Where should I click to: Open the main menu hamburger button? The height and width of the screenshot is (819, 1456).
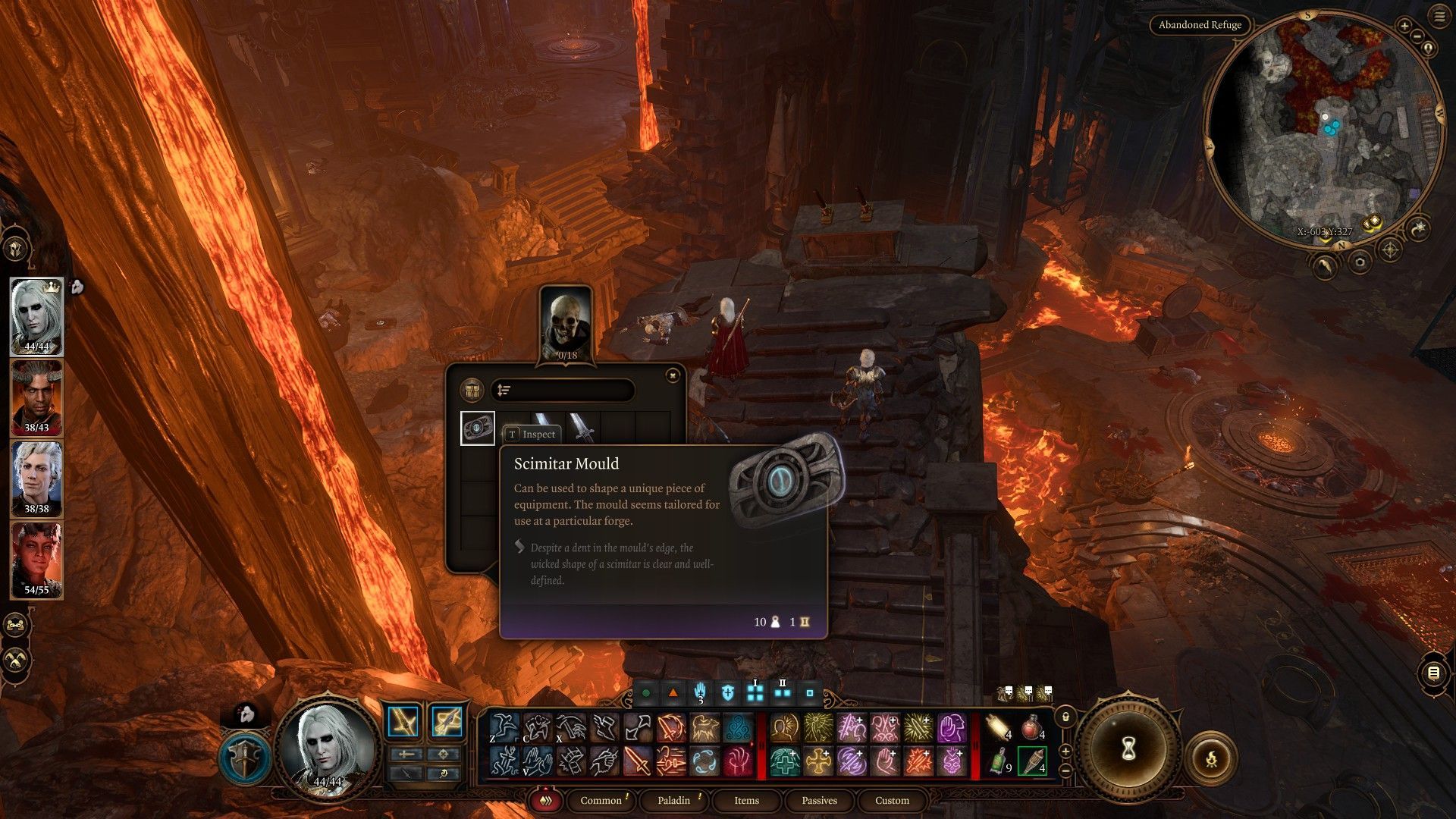click(x=1439, y=17)
